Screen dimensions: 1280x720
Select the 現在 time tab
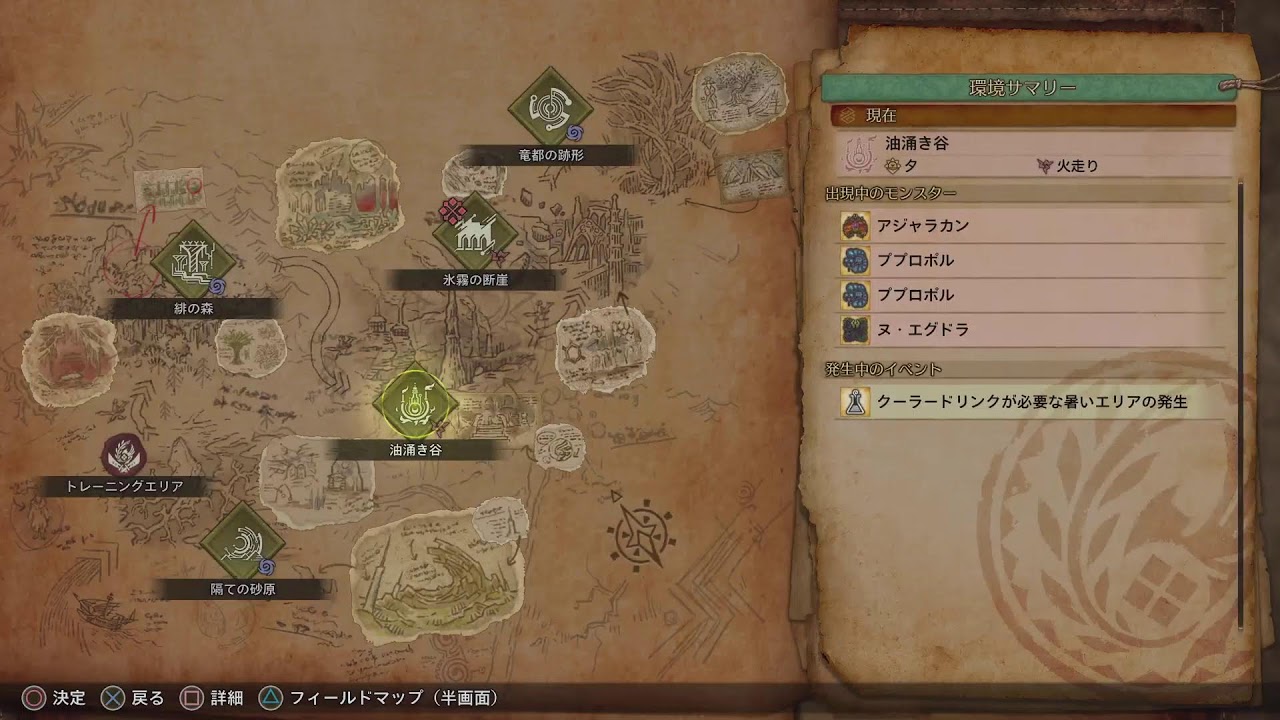pyautogui.click(x=1033, y=116)
